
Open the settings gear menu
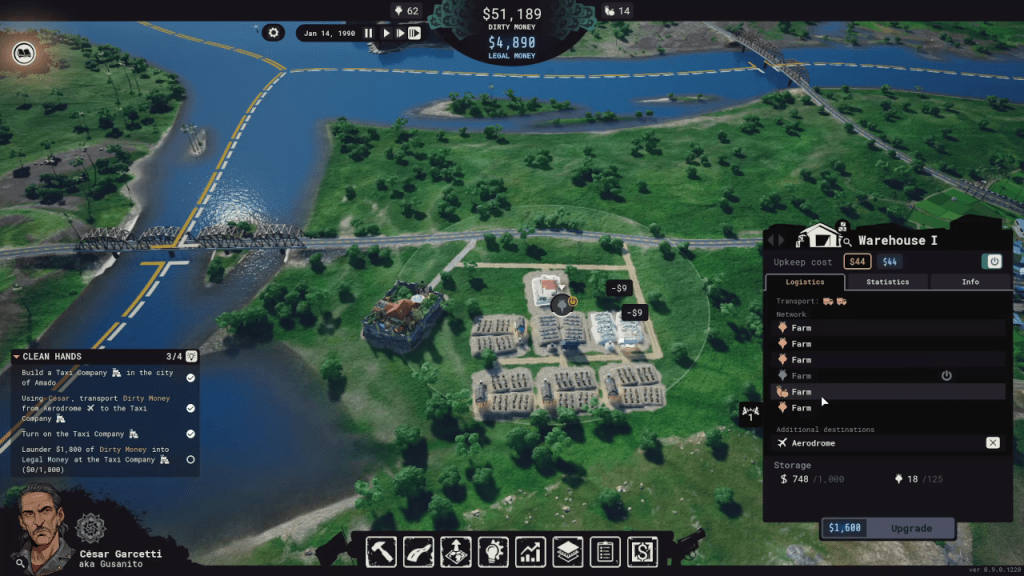coord(274,33)
